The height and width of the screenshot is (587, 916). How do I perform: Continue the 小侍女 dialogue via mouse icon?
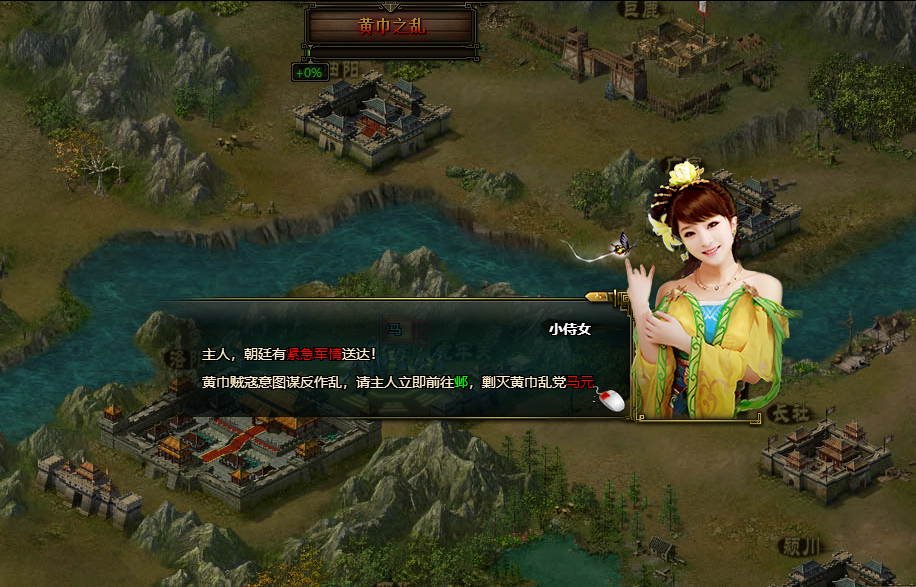tap(610, 400)
